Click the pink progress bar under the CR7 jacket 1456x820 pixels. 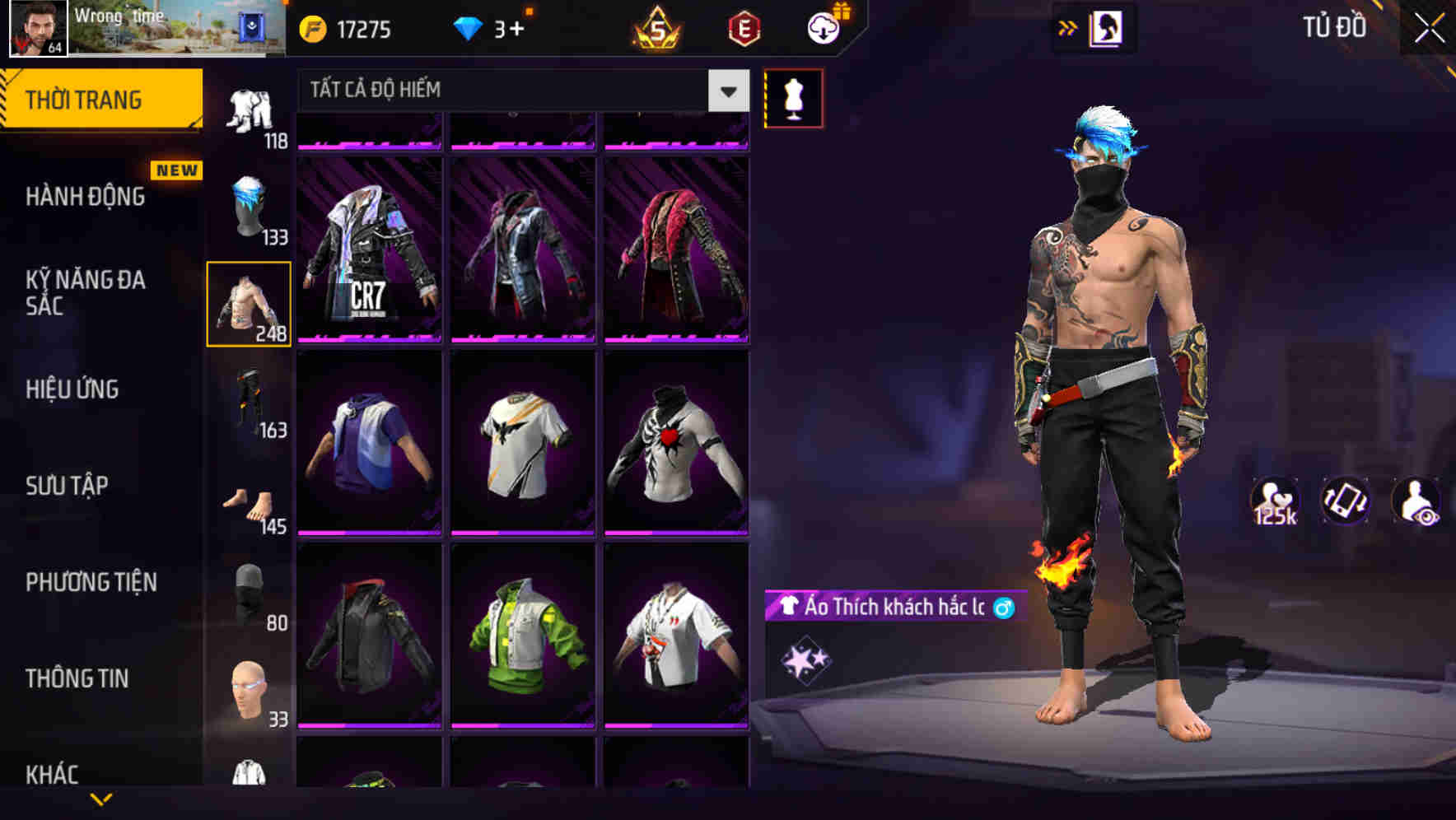click(x=370, y=337)
